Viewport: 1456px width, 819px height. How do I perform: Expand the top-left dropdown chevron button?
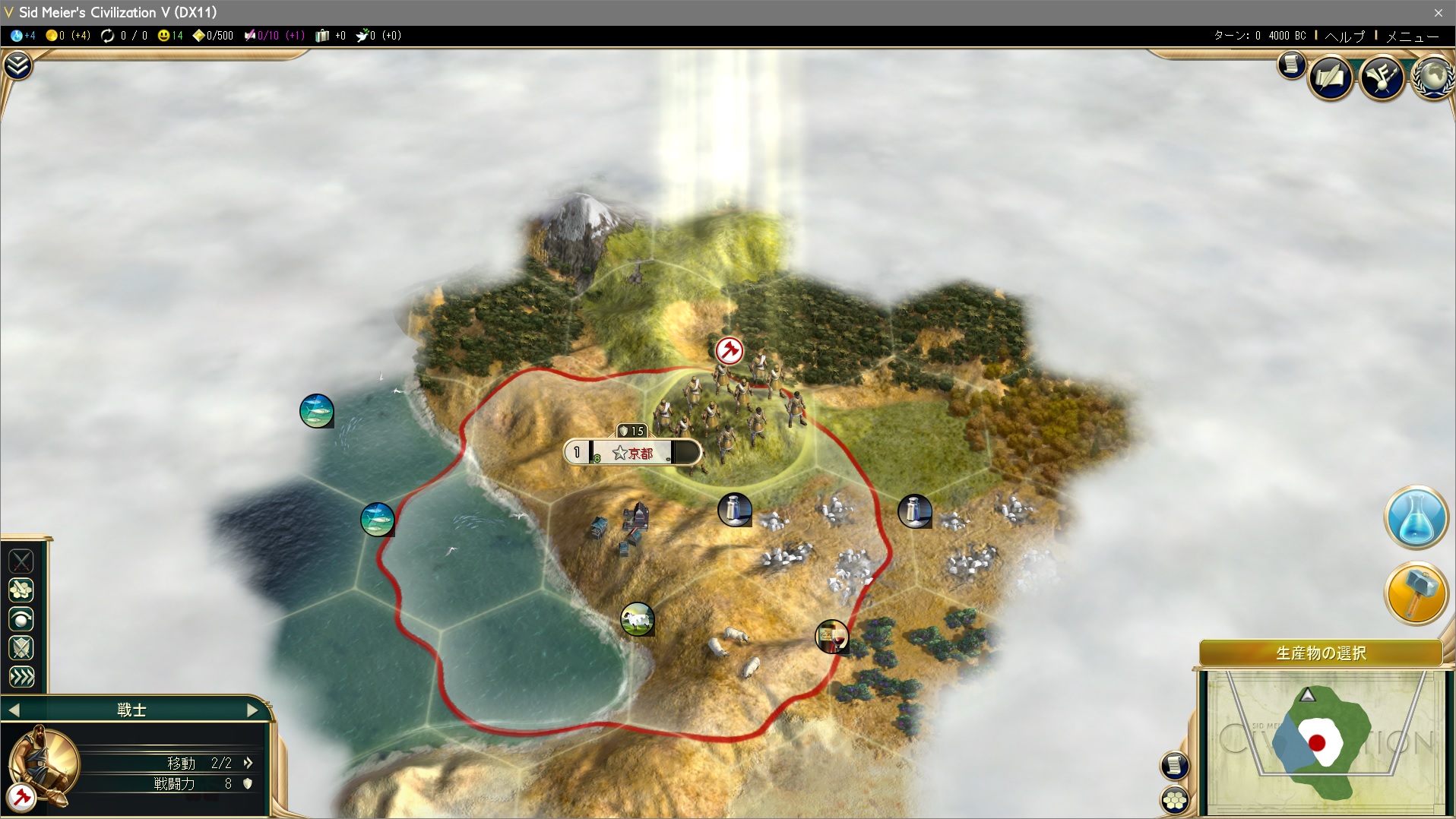point(17,66)
